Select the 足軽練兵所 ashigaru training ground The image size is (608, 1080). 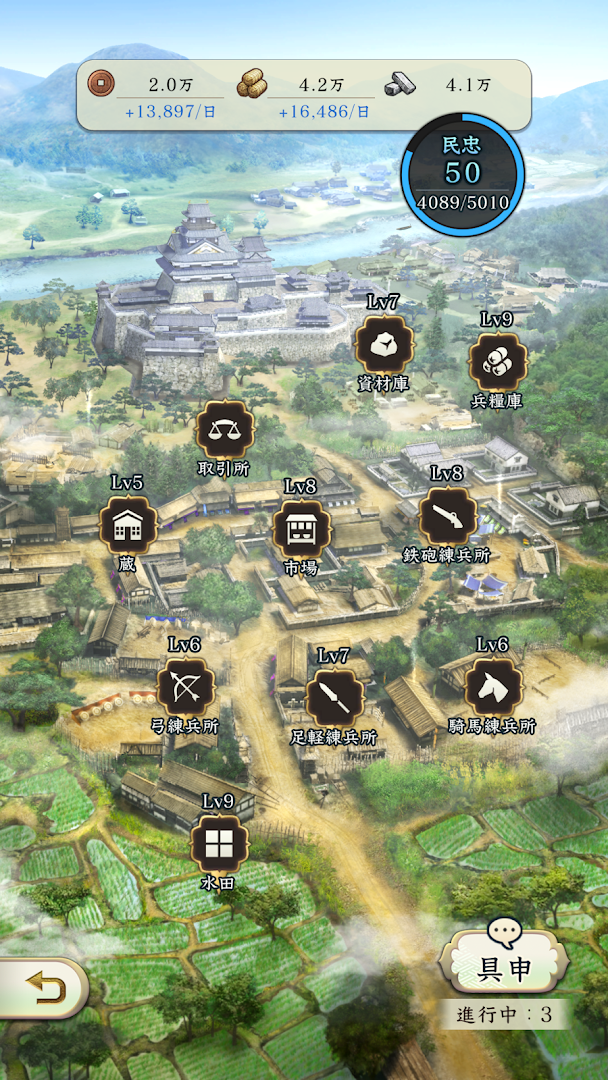click(333, 699)
